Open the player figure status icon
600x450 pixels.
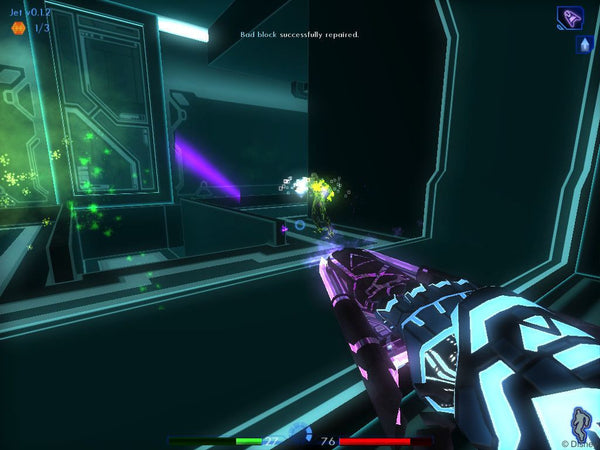coord(580,420)
